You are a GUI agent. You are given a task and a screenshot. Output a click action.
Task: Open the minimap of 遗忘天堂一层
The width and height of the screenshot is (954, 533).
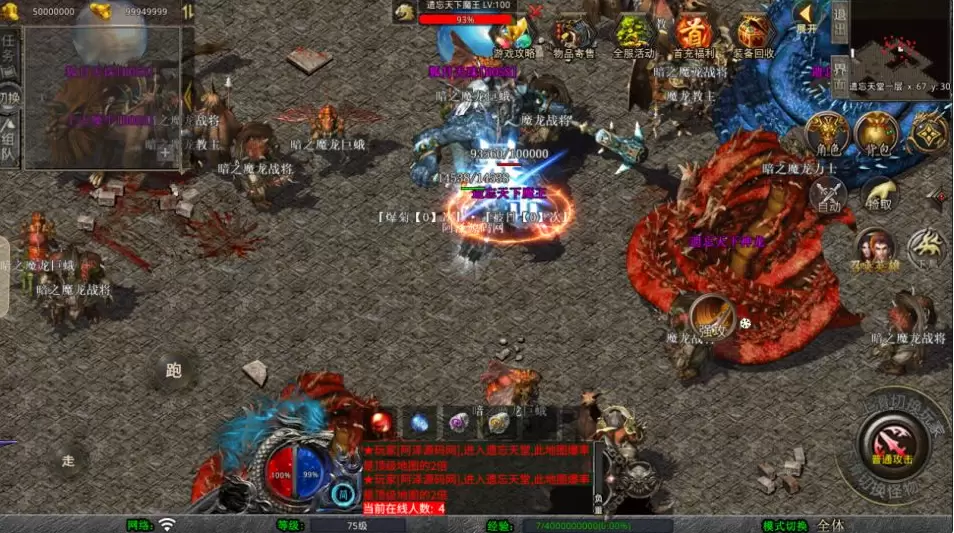(900, 48)
